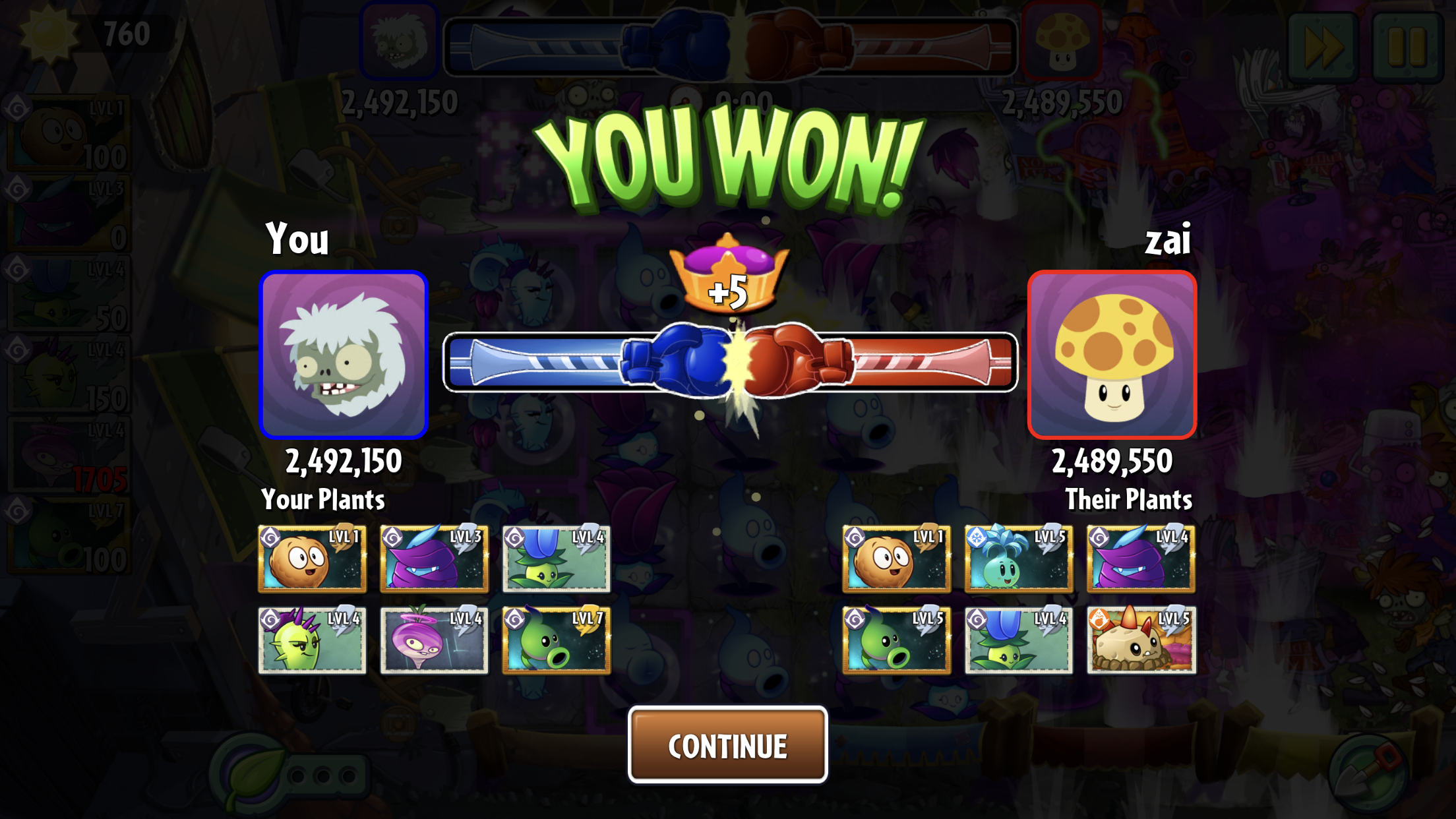
Task: Choose their LVL 5 icy blue plant card
Action: (x=1018, y=559)
